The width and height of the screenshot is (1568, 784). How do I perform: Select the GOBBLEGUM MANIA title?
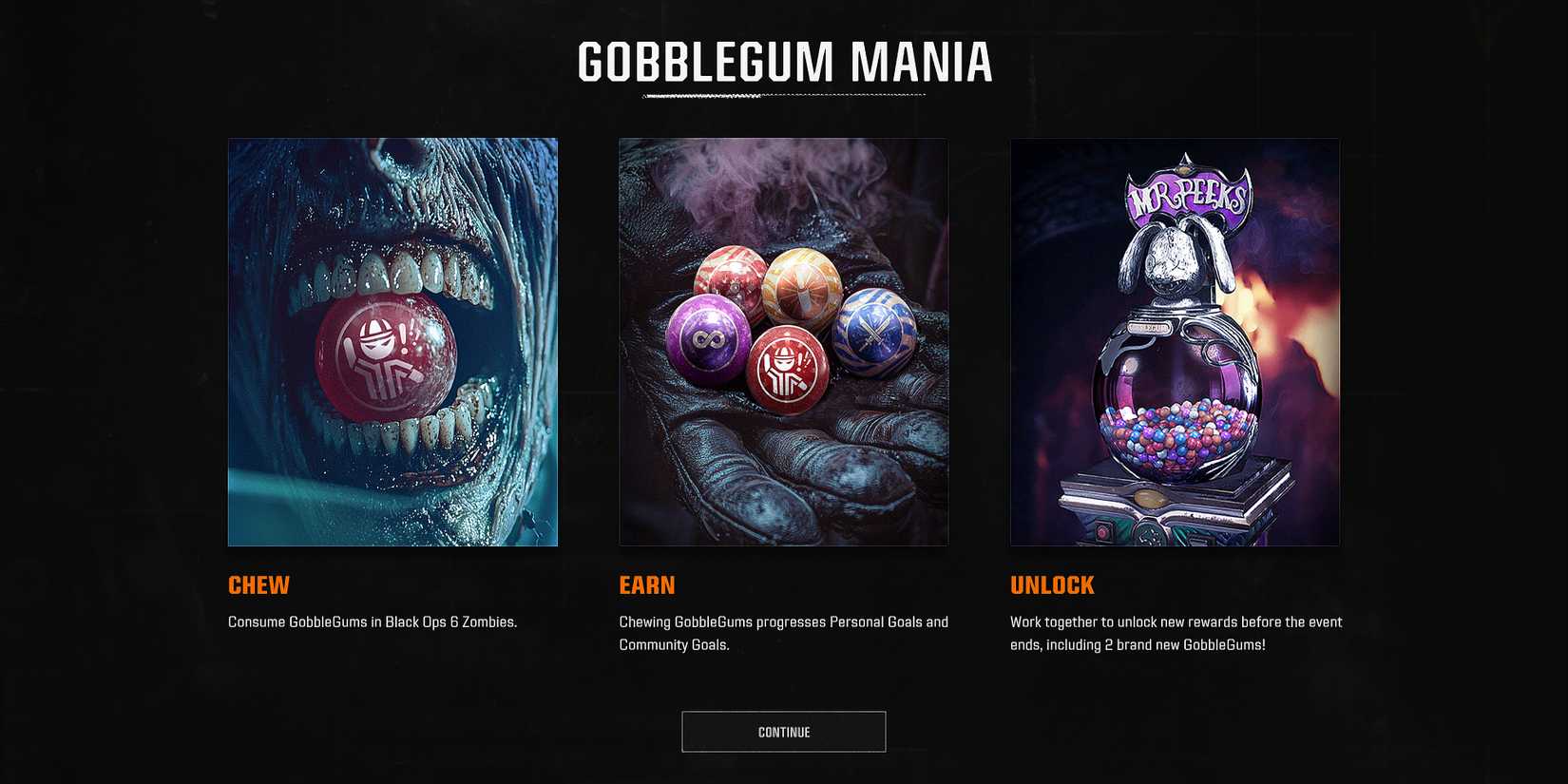coord(784,62)
